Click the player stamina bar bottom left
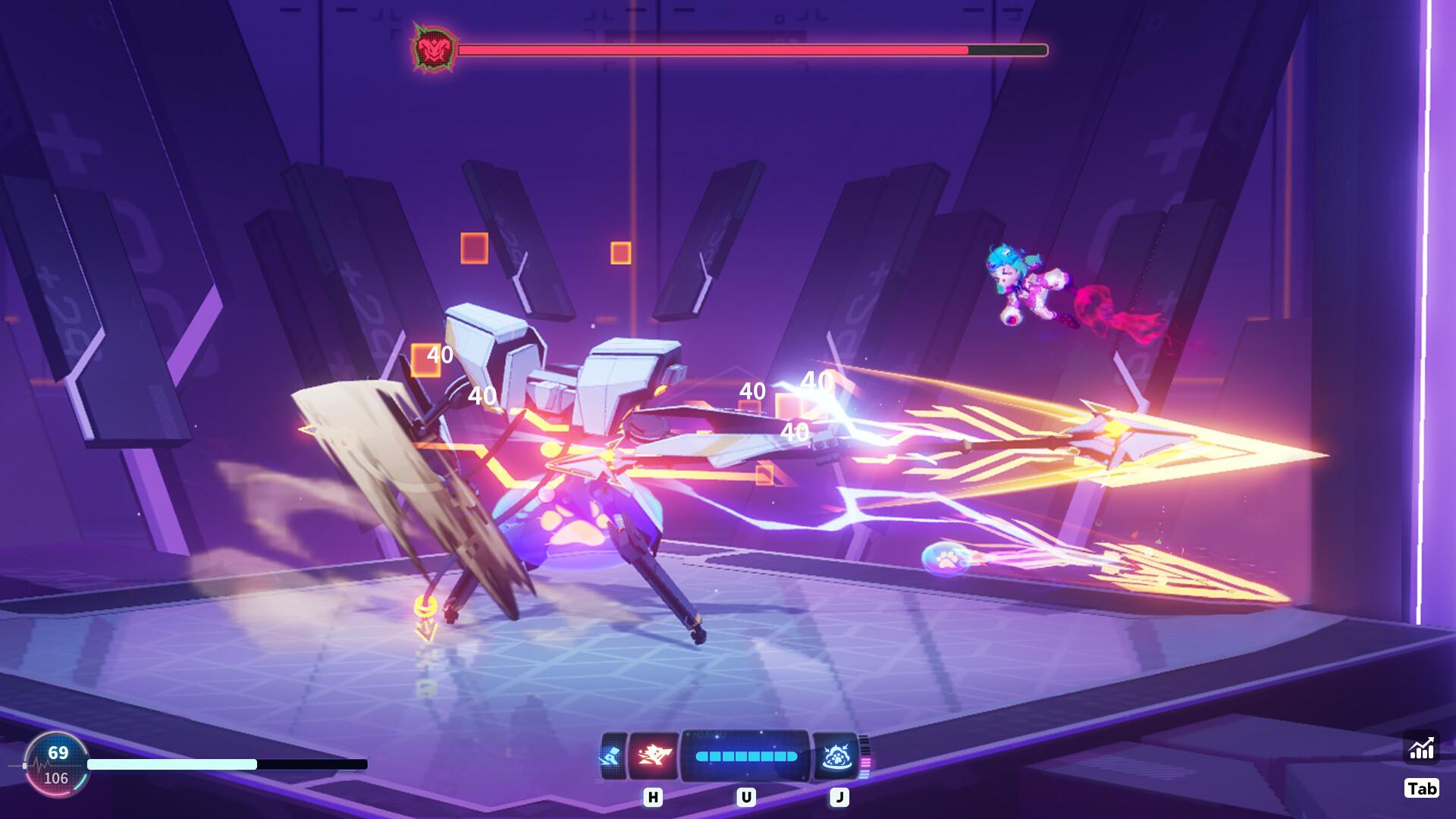Screen dimensions: 1456x819 220,766
